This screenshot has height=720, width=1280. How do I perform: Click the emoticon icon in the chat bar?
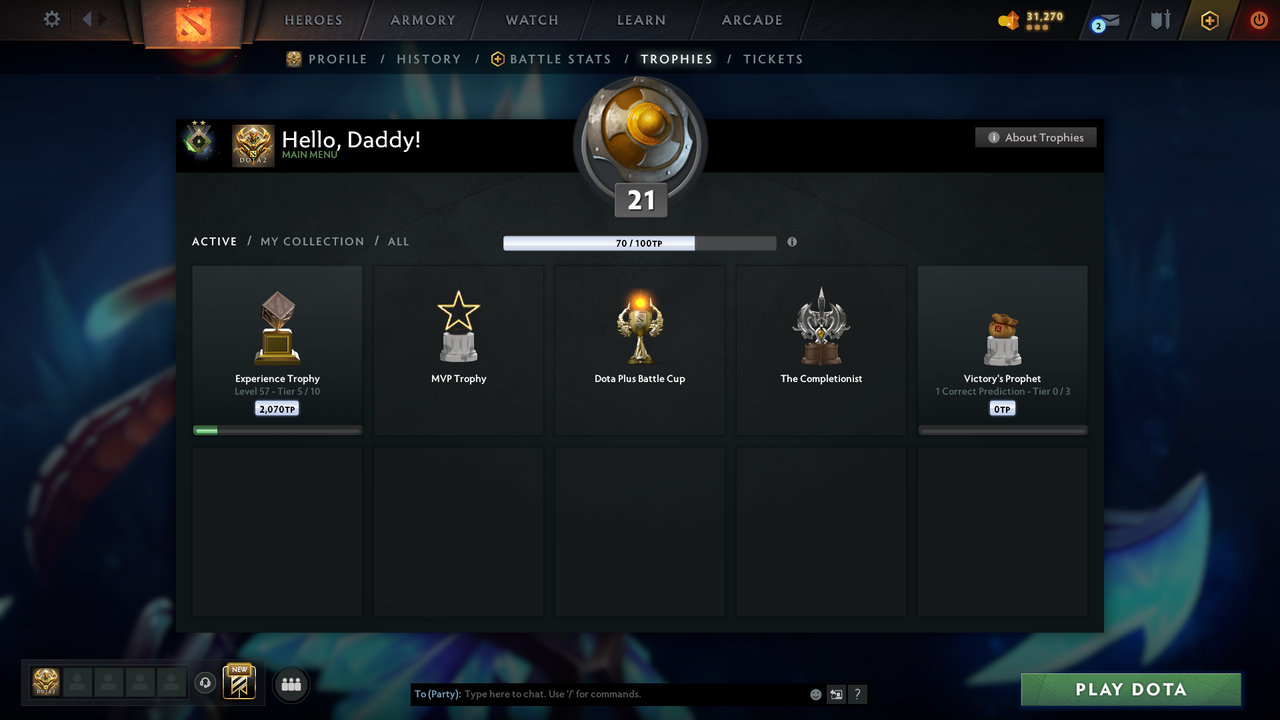pyautogui.click(x=815, y=693)
